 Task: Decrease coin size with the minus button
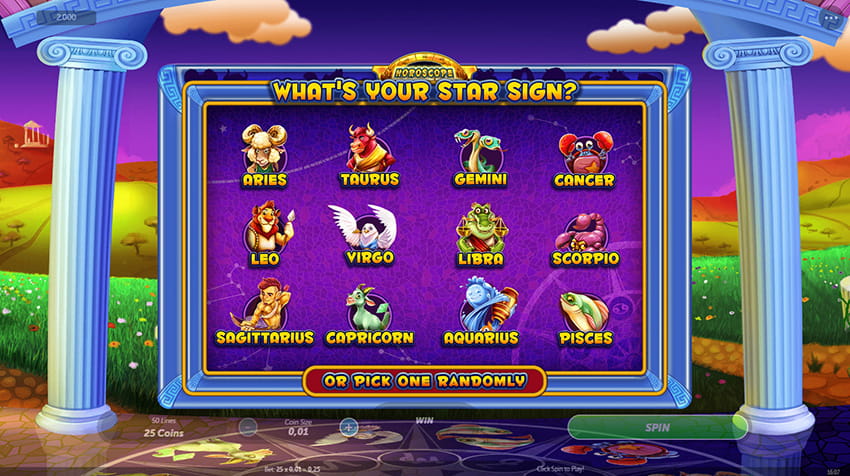point(248,427)
